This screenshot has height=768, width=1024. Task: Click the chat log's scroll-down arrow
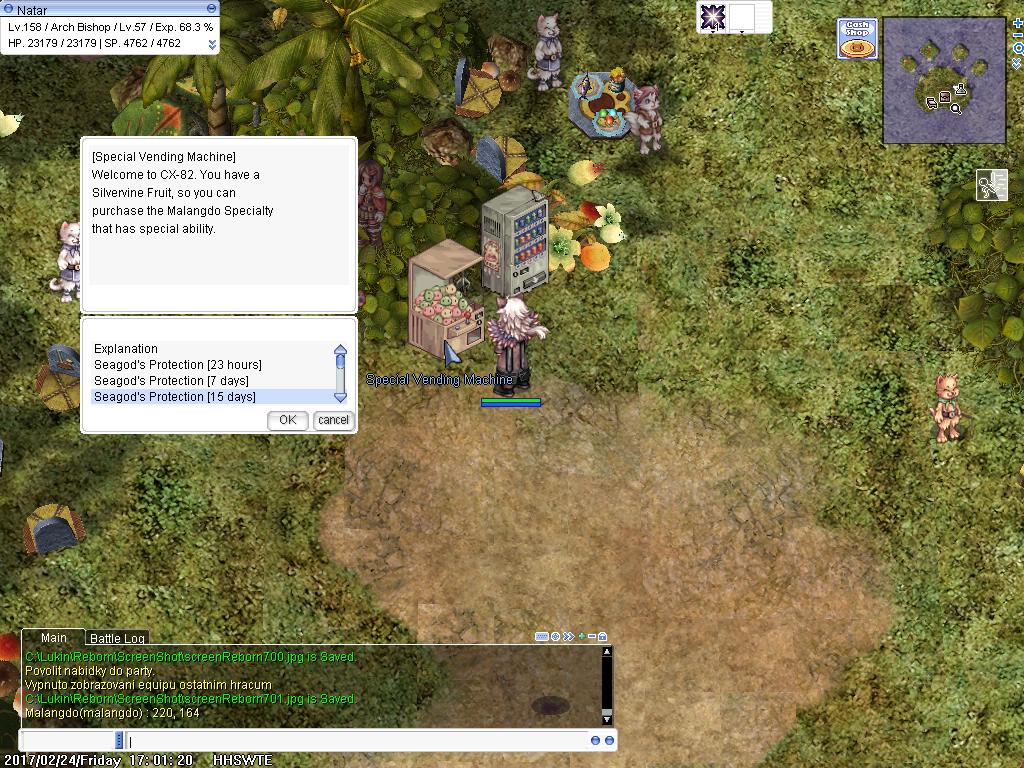(x=606, y=718)
